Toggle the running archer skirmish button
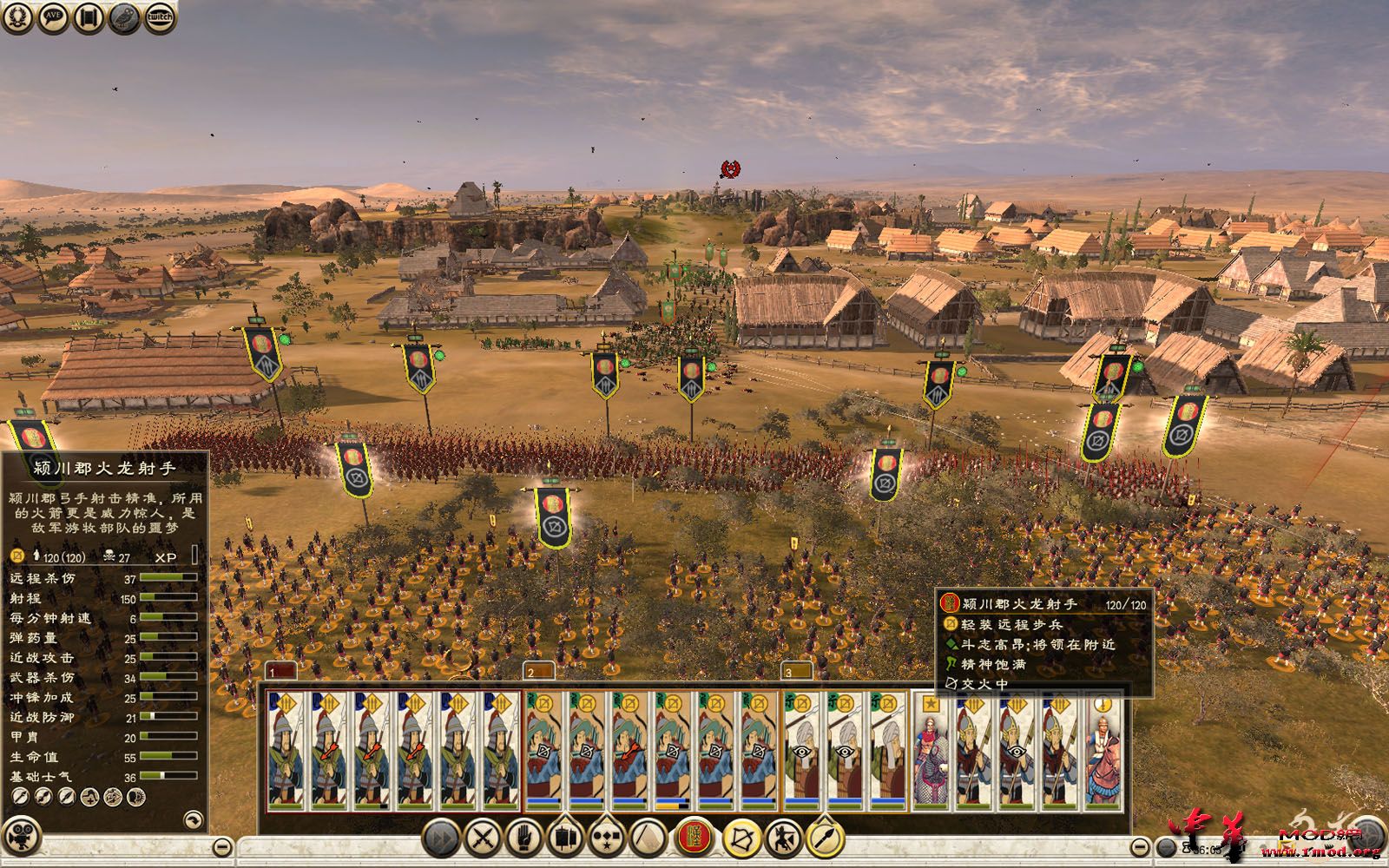 784,838
